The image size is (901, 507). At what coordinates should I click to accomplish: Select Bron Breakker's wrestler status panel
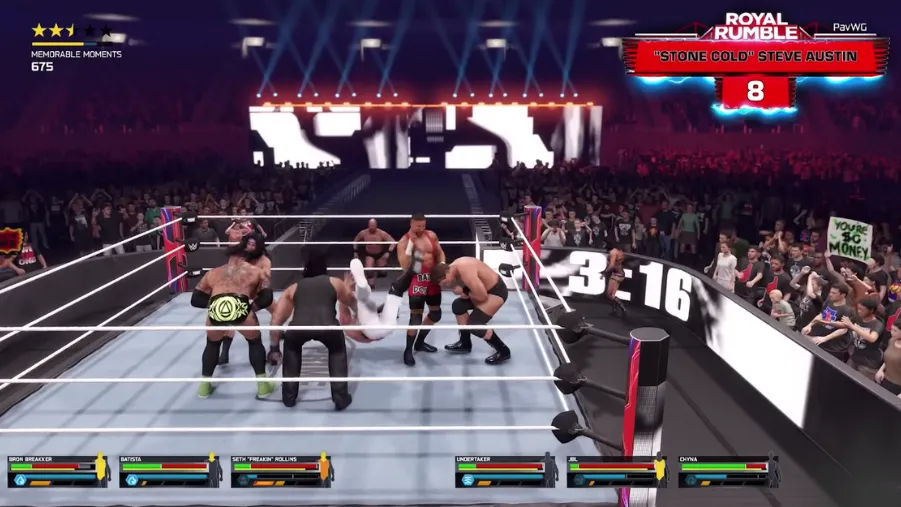57,470
